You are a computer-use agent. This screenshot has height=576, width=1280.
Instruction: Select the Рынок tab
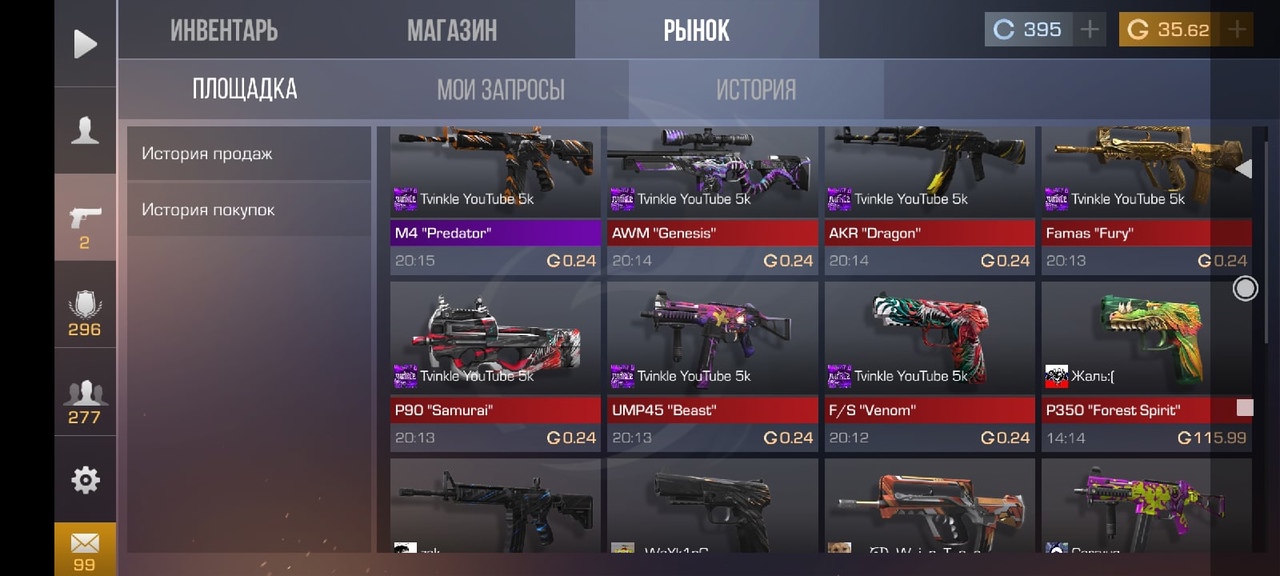[696, 30]
